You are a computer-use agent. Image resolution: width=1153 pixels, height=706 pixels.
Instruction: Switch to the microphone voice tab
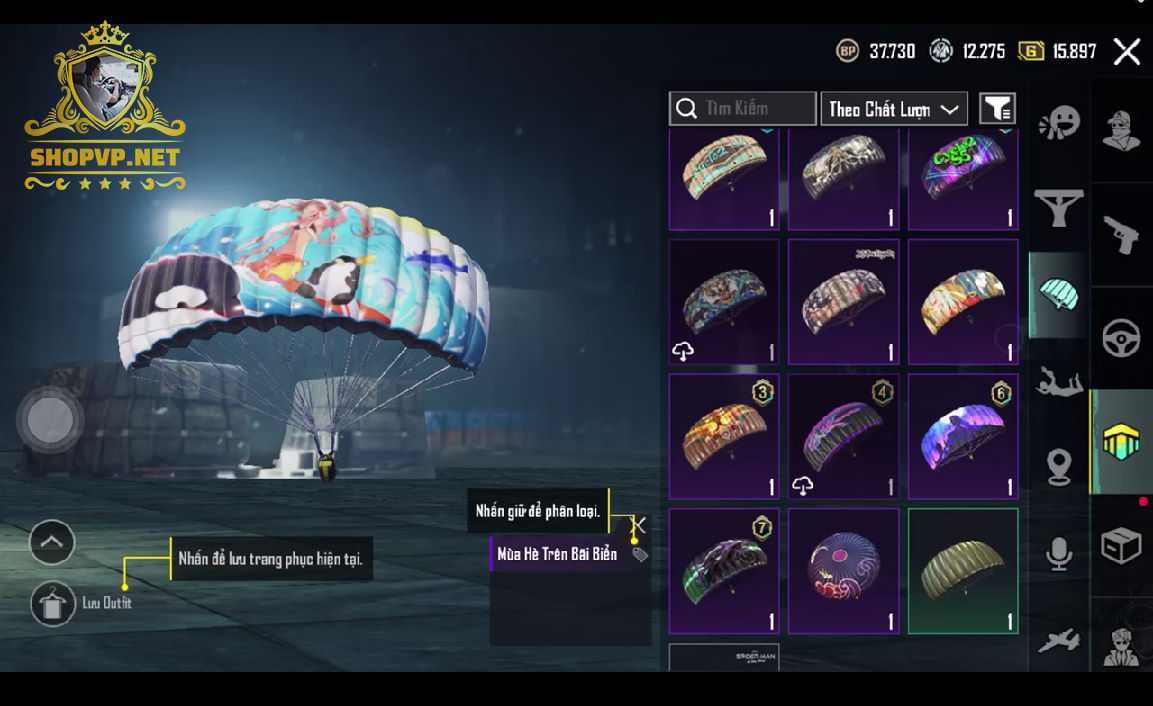[1059, 554]
